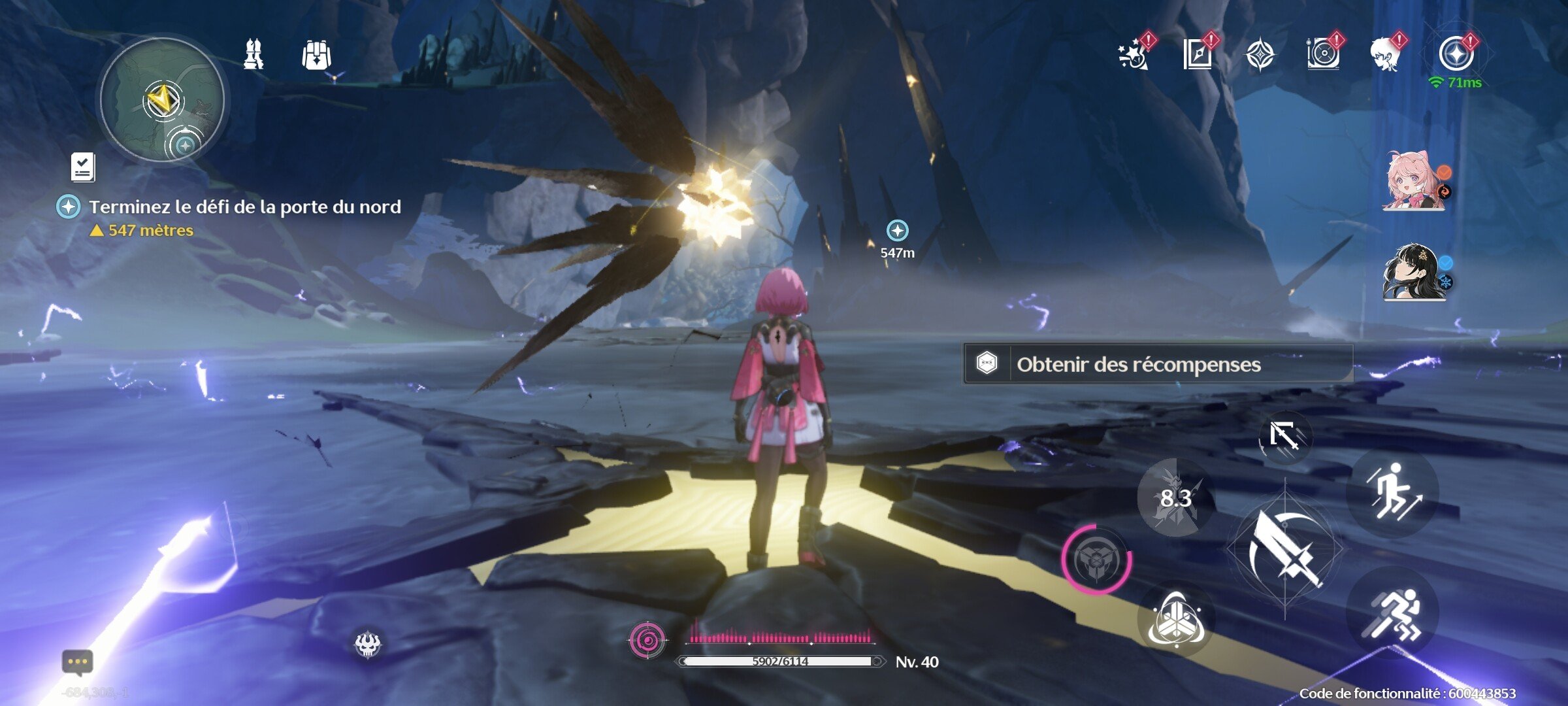Open the disc battle pass icon
Image resolution: width=1568 pixels, height=706 pixels.
click(x=1324, y=54)
